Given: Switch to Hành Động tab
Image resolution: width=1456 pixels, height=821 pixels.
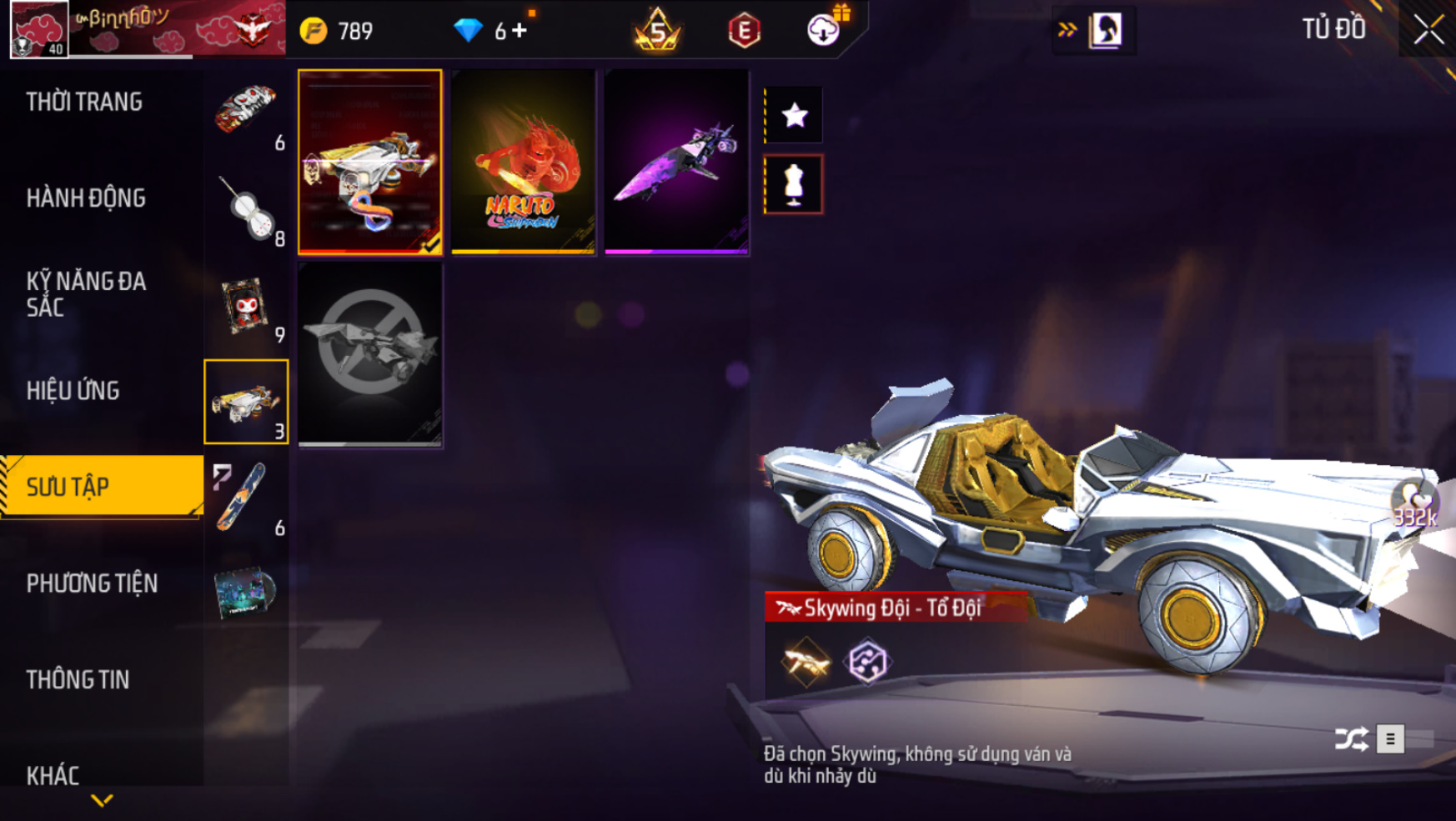Looking at the screenshot, I should [86, 198].
